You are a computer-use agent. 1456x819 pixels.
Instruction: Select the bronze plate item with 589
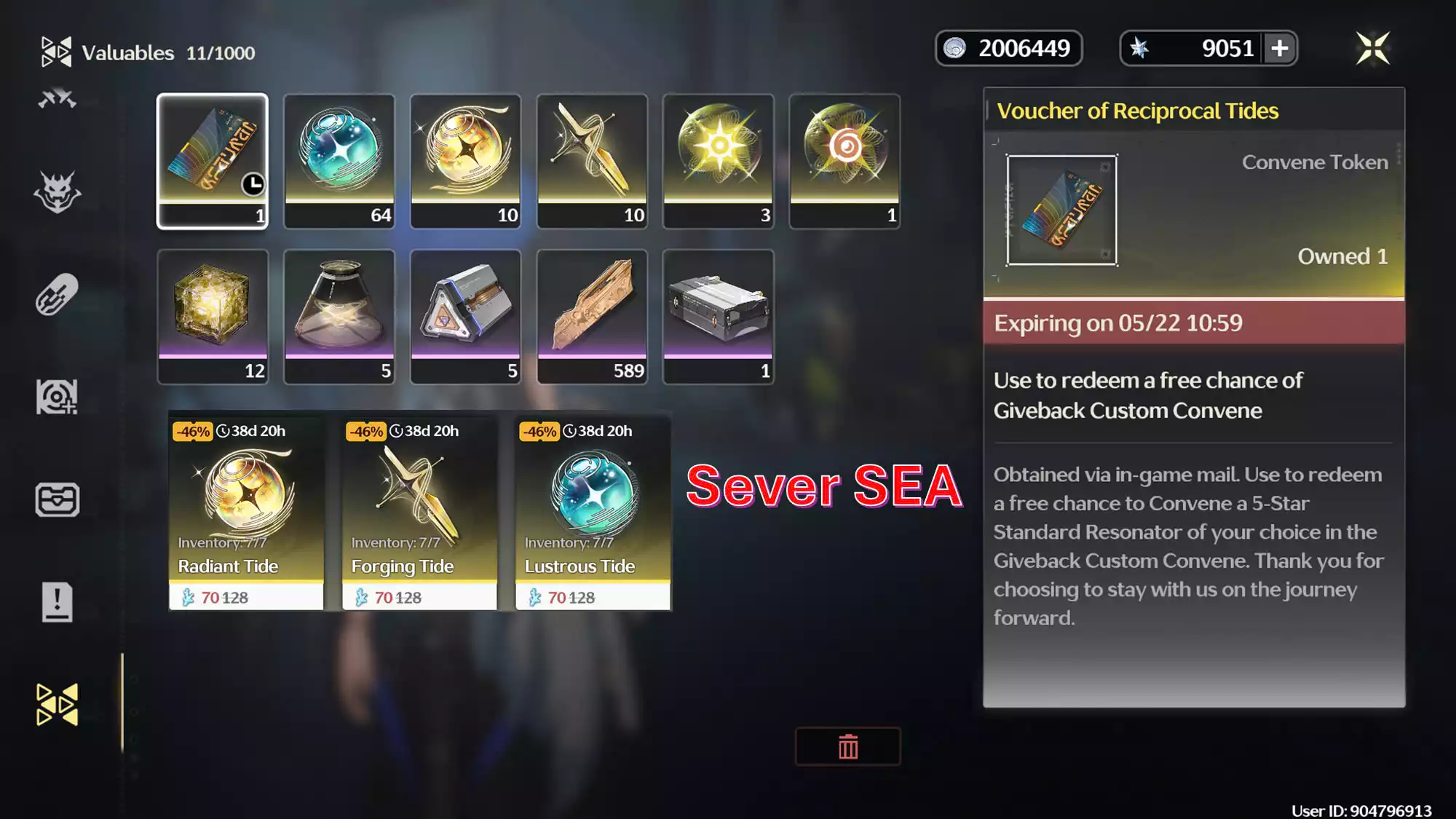592,317
